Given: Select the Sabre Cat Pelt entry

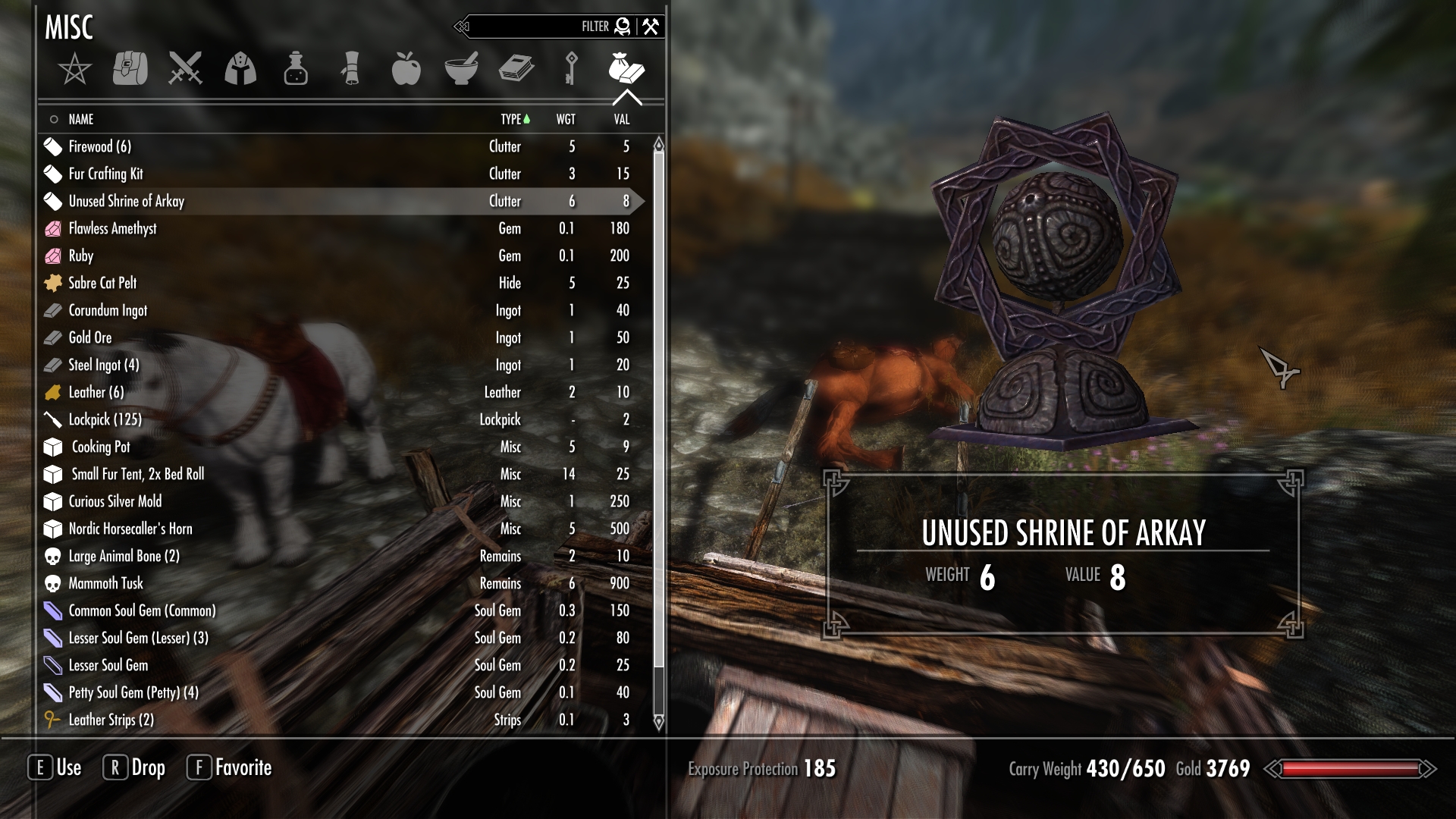Looking at the screenshot, I should pos(102,283).
